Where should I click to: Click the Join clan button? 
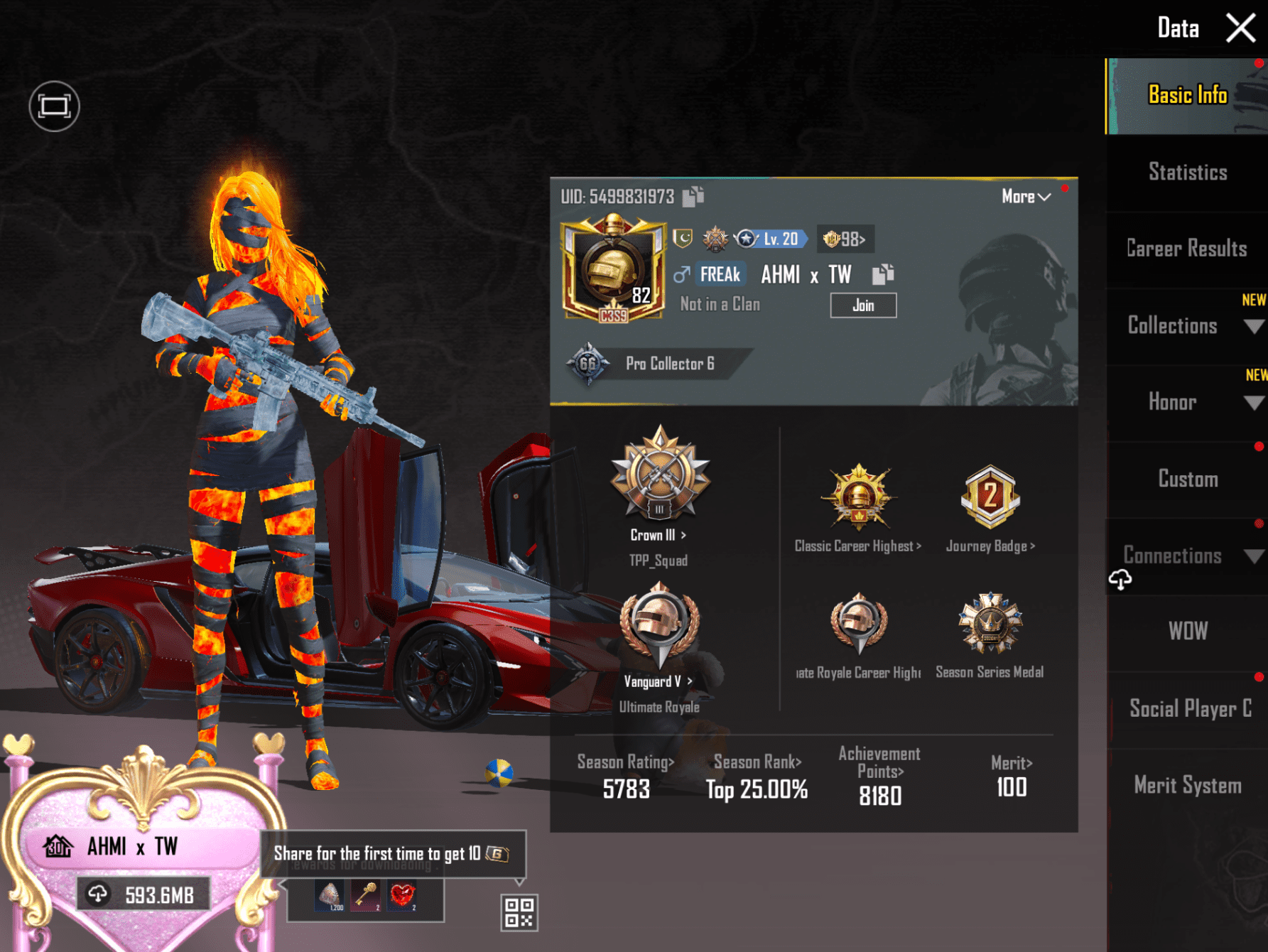coord(863,305)
